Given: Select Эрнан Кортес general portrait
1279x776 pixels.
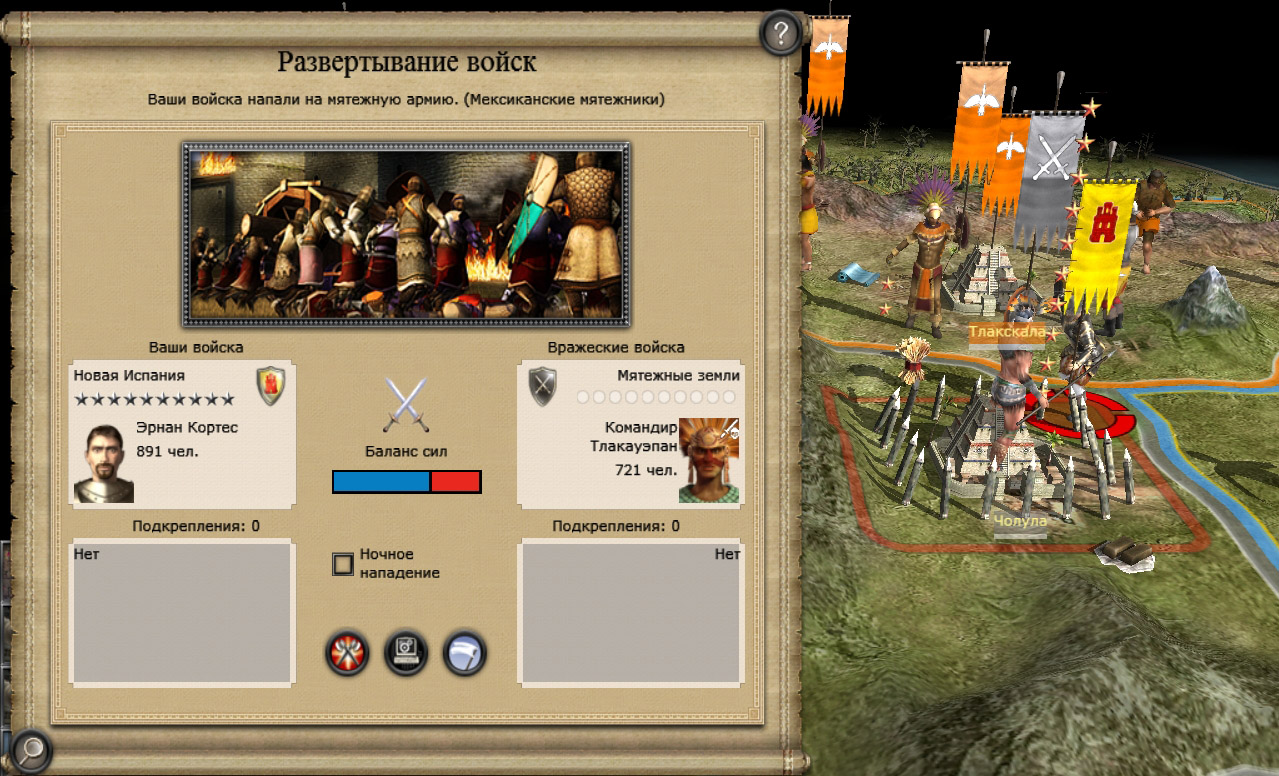Looking at the screenshot, I should click(103, 463).
